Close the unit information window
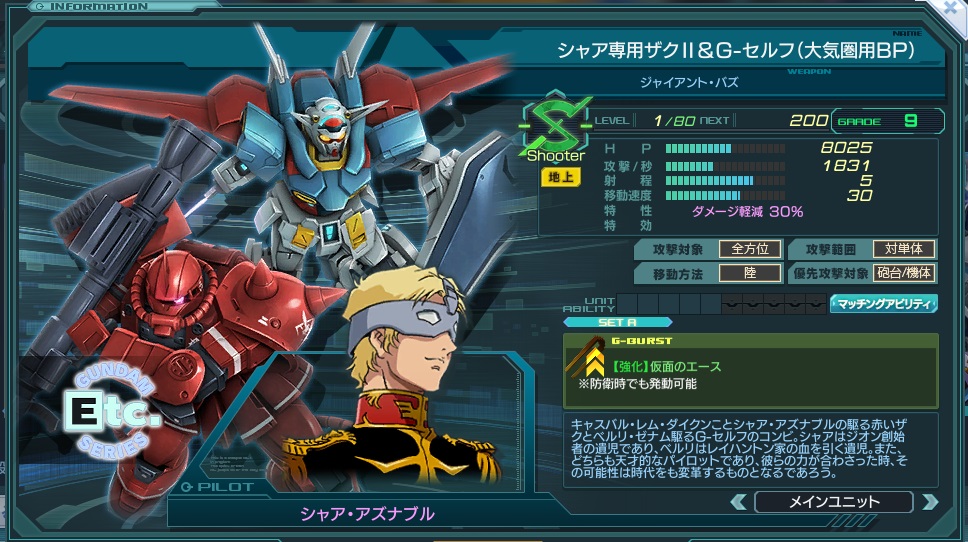Screen dimensions: 968x542 (x=952, y=9)
